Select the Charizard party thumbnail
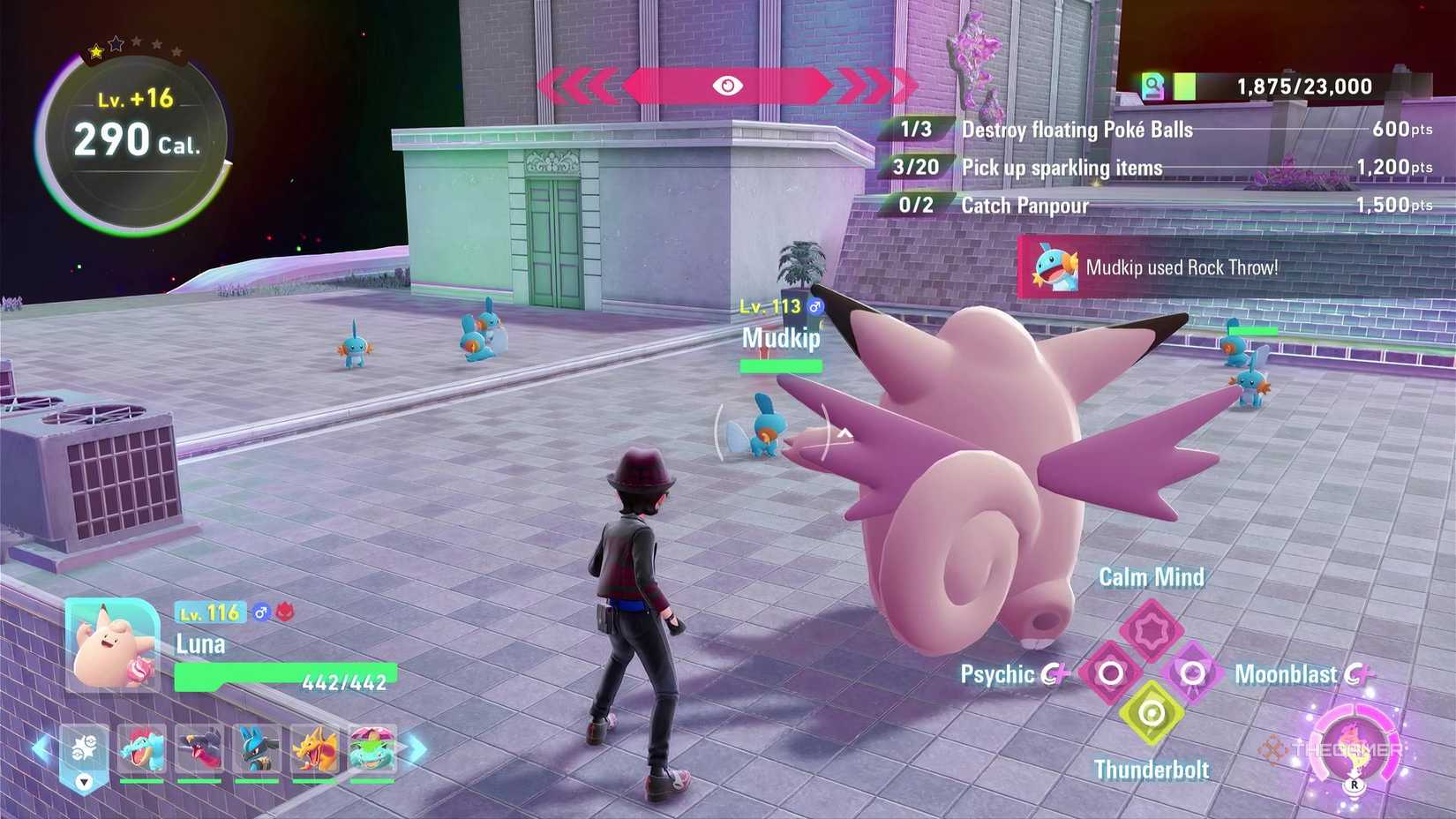The width and height of the screenshot is (1456, 819). 316,749
